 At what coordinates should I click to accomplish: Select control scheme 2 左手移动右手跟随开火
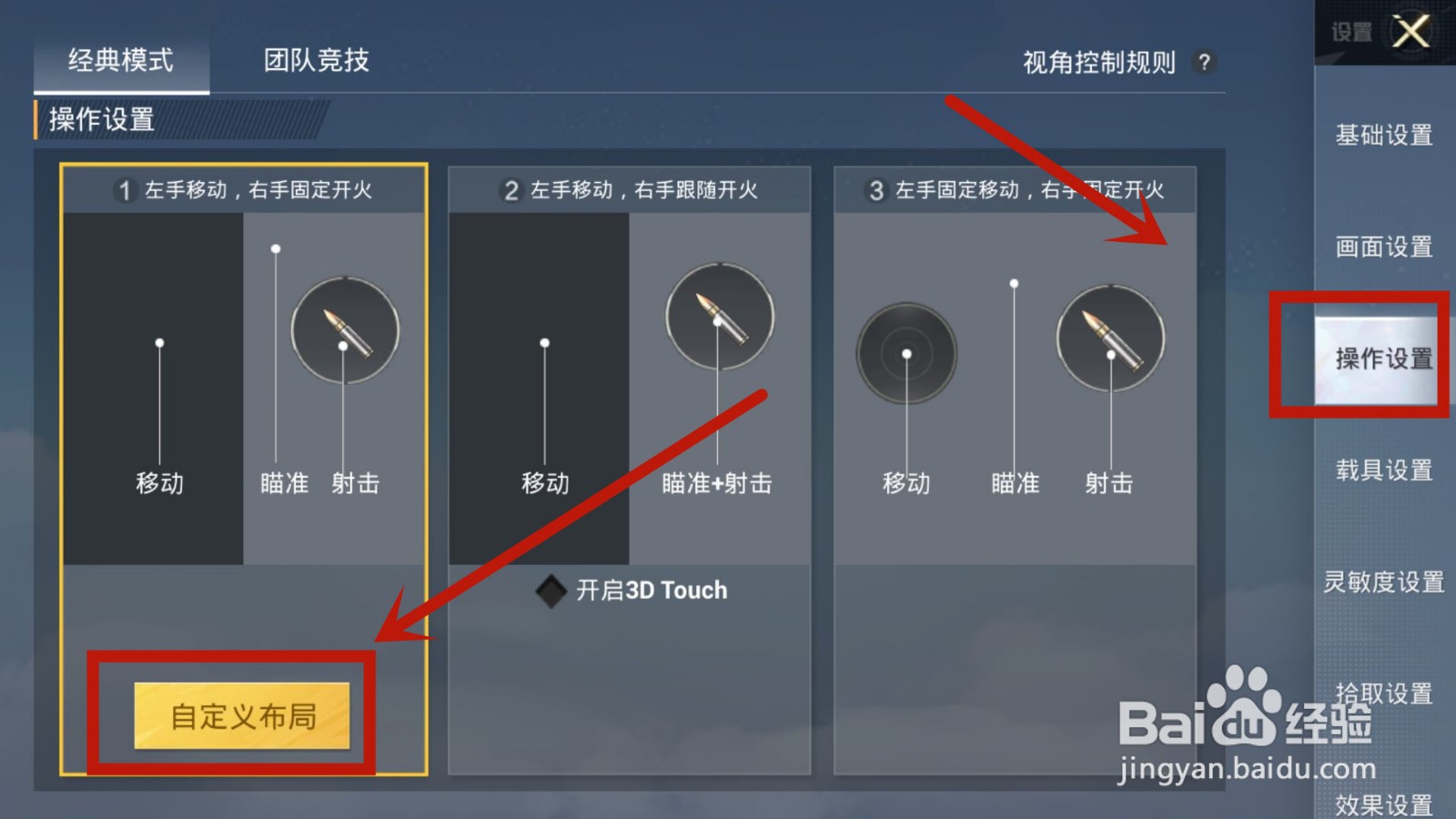tap(631, 191)
